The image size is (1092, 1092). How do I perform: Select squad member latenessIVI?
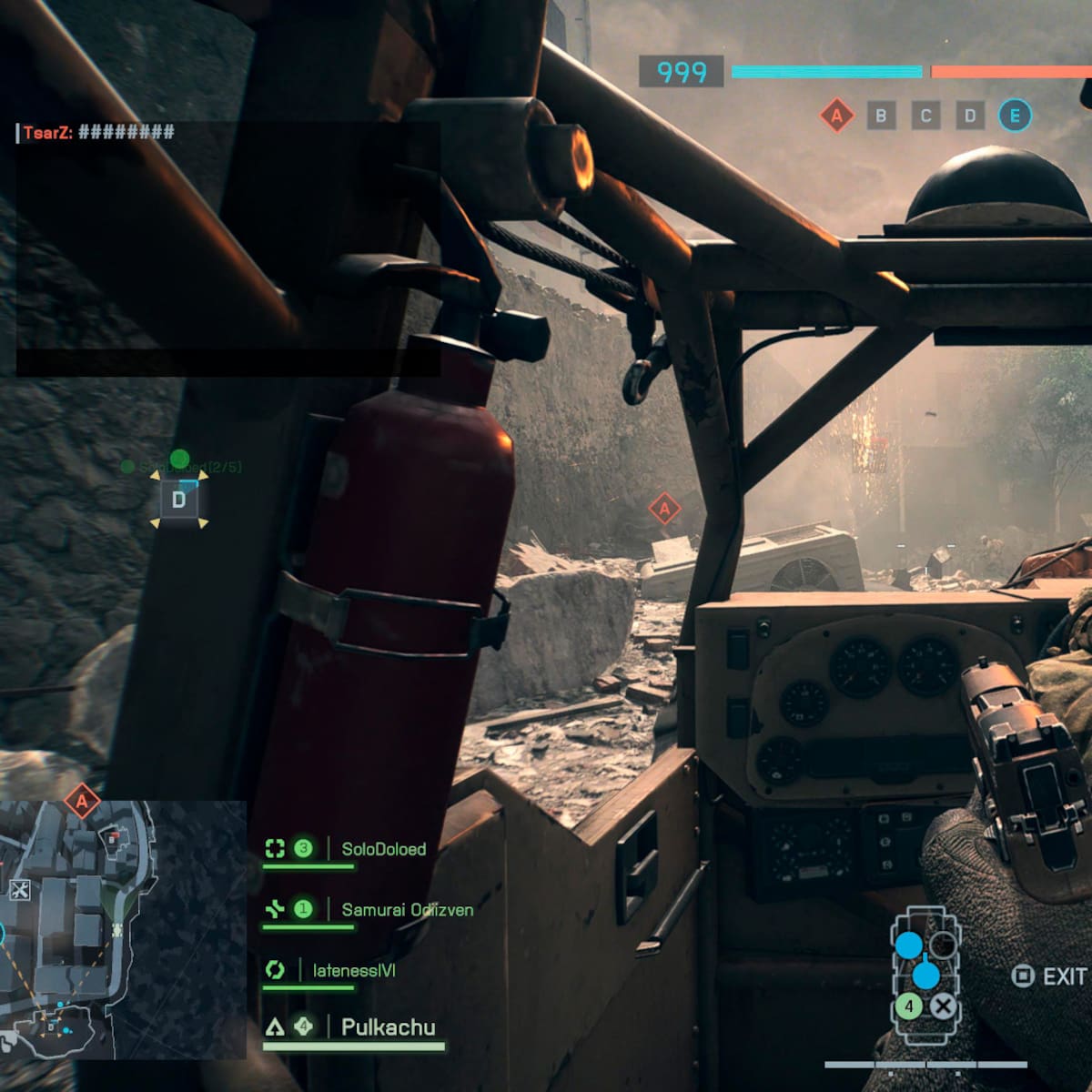pyautogui.click(x=354, y=970)
